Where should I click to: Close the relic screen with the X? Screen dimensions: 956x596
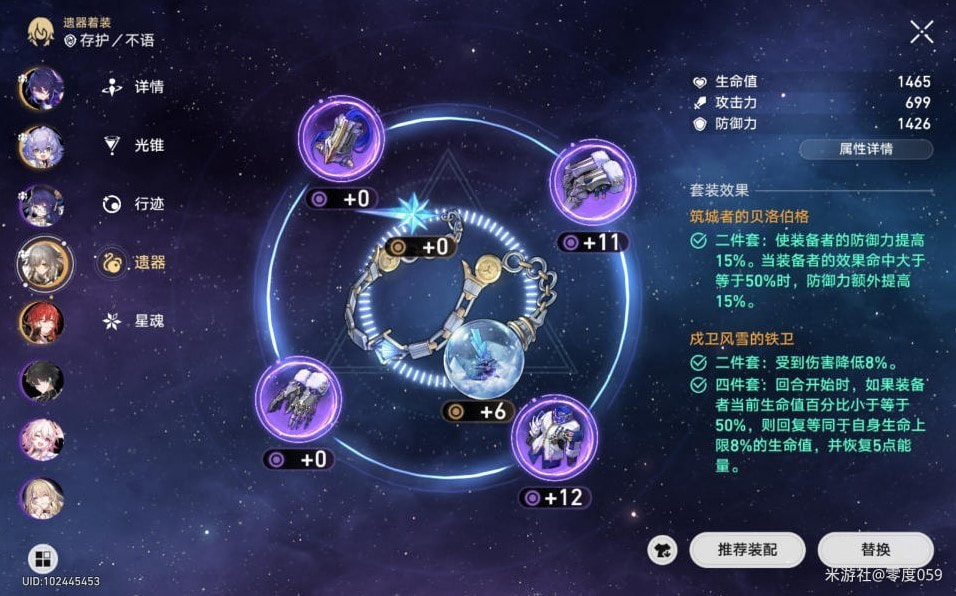click(x=921, y=32)
